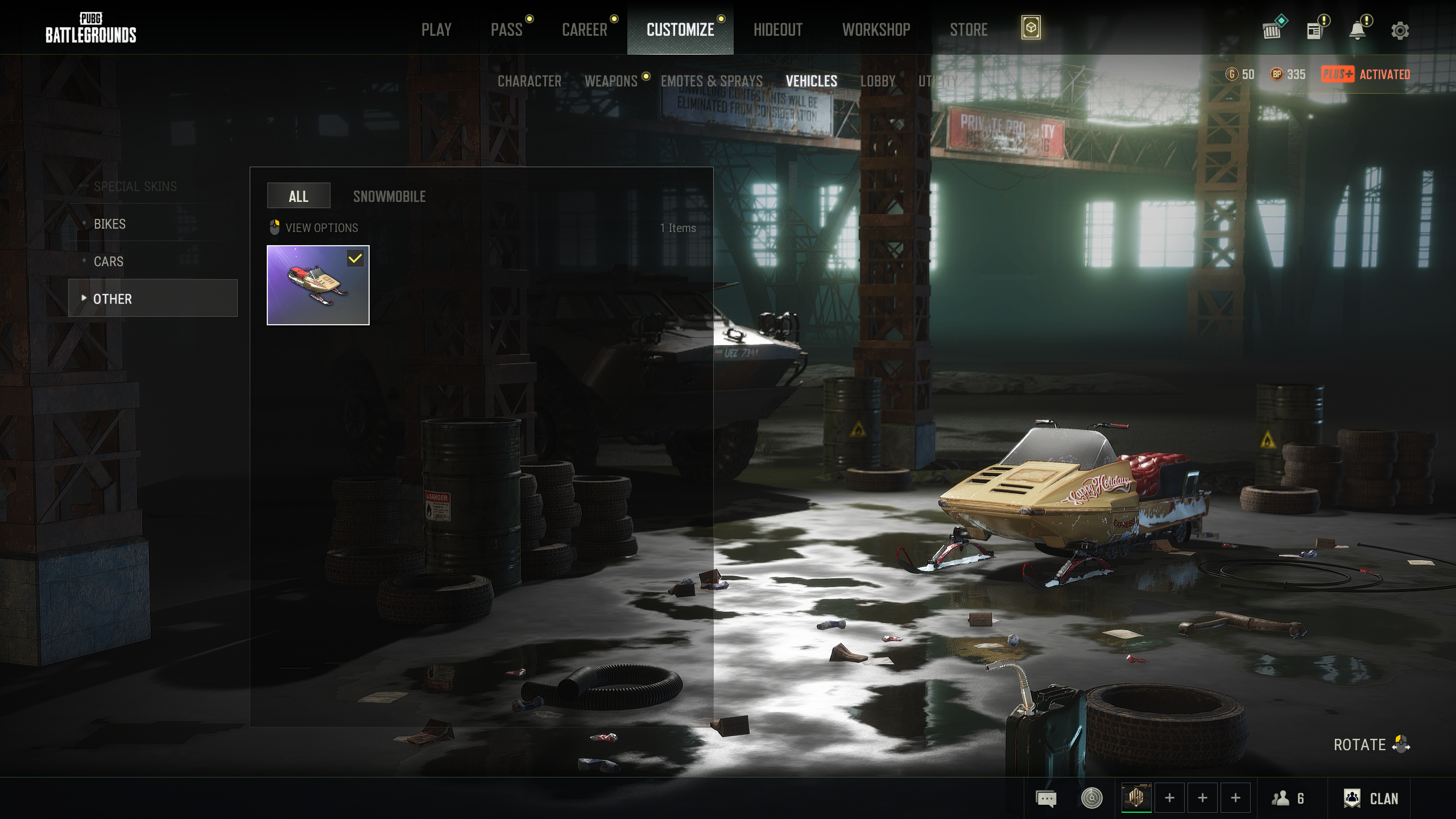Open the Play tab
Screen dimensions: 1456x819
point(436,30)
